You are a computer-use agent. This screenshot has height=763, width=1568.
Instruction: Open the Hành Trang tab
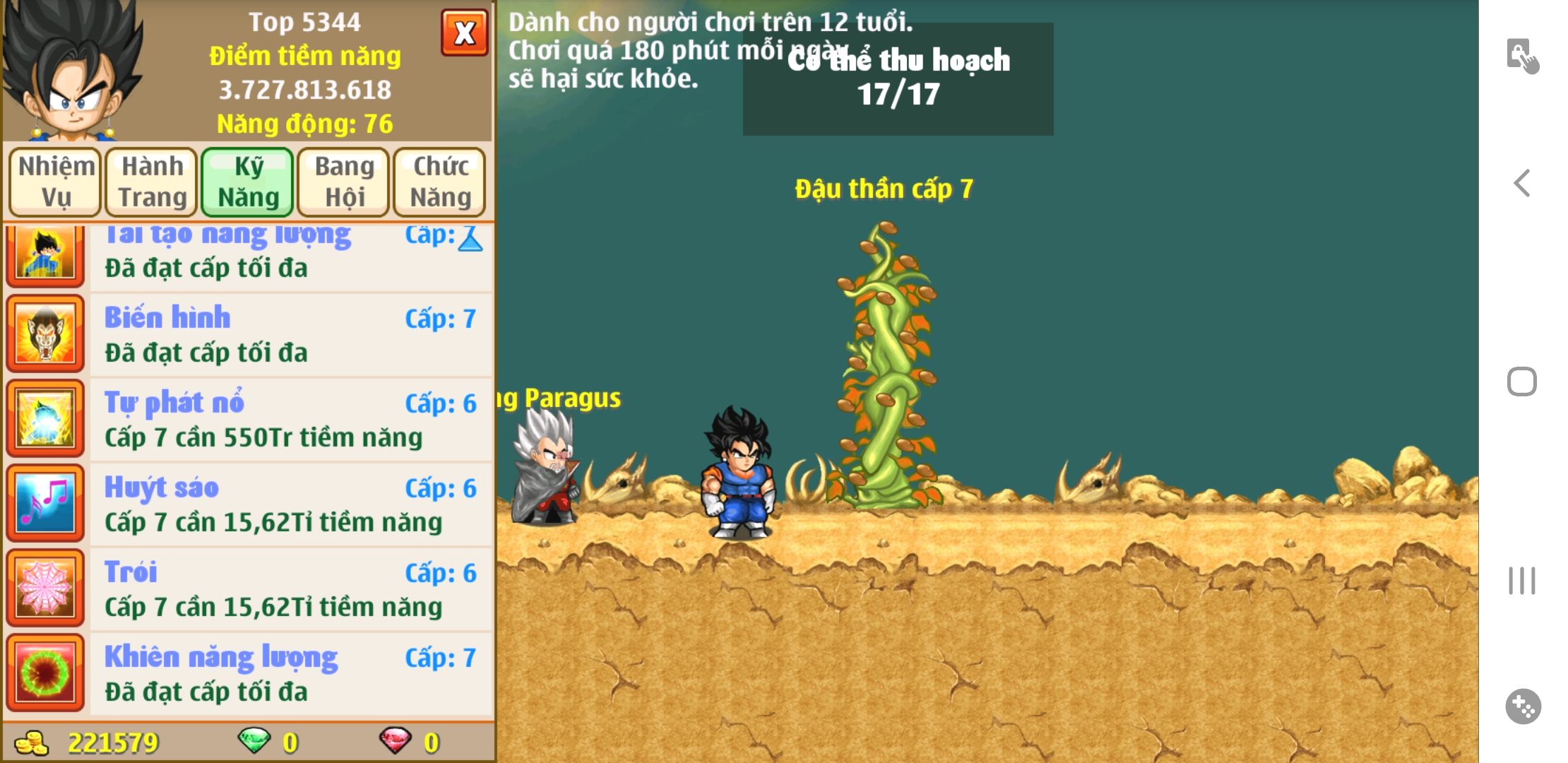click(x=152, y=182)
